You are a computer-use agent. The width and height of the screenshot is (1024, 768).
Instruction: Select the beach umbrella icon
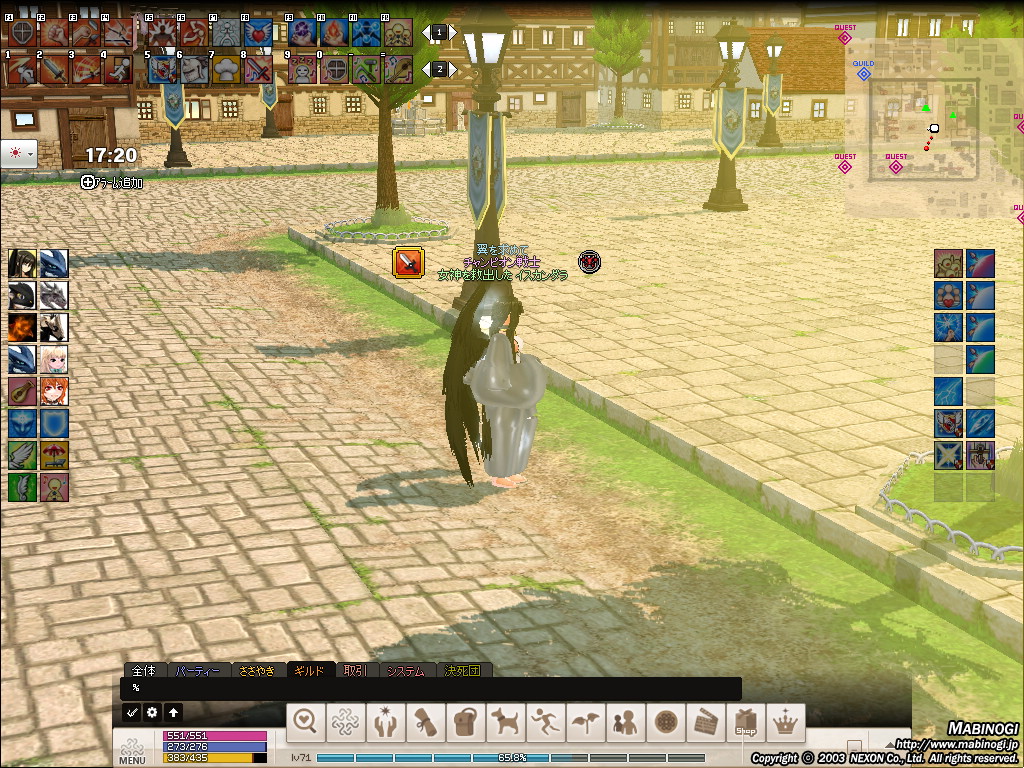pos(54,455)
